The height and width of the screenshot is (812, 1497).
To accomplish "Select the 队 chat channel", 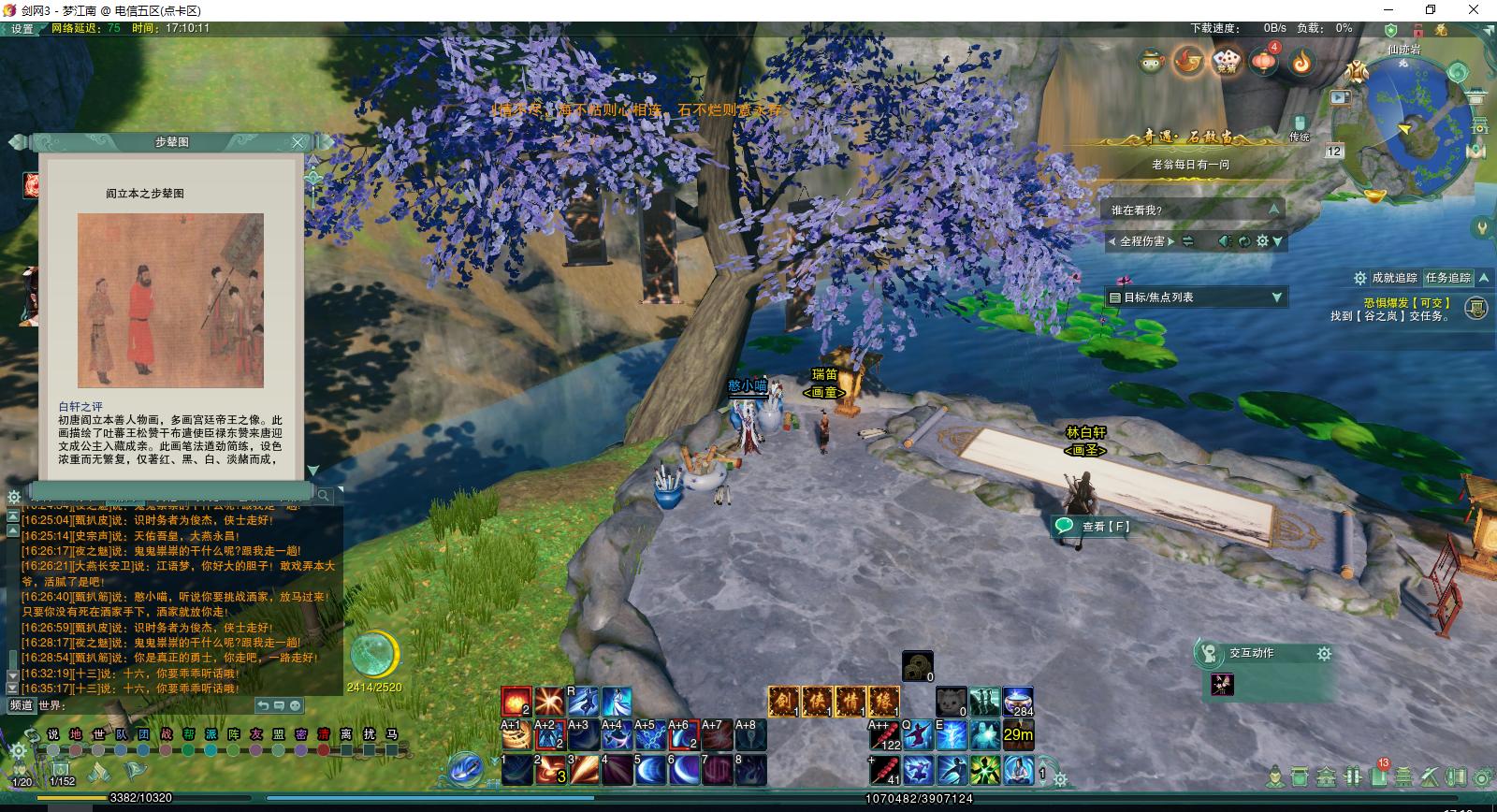I will 122,734.
